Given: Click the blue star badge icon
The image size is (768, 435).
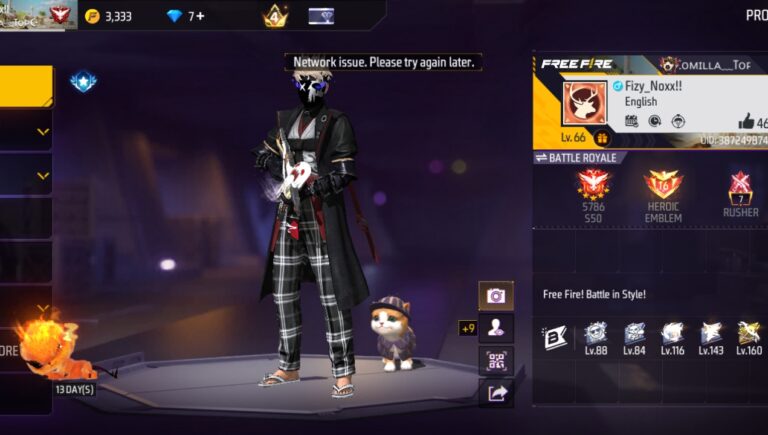Looking at the screenshot, I should (83, 81).
